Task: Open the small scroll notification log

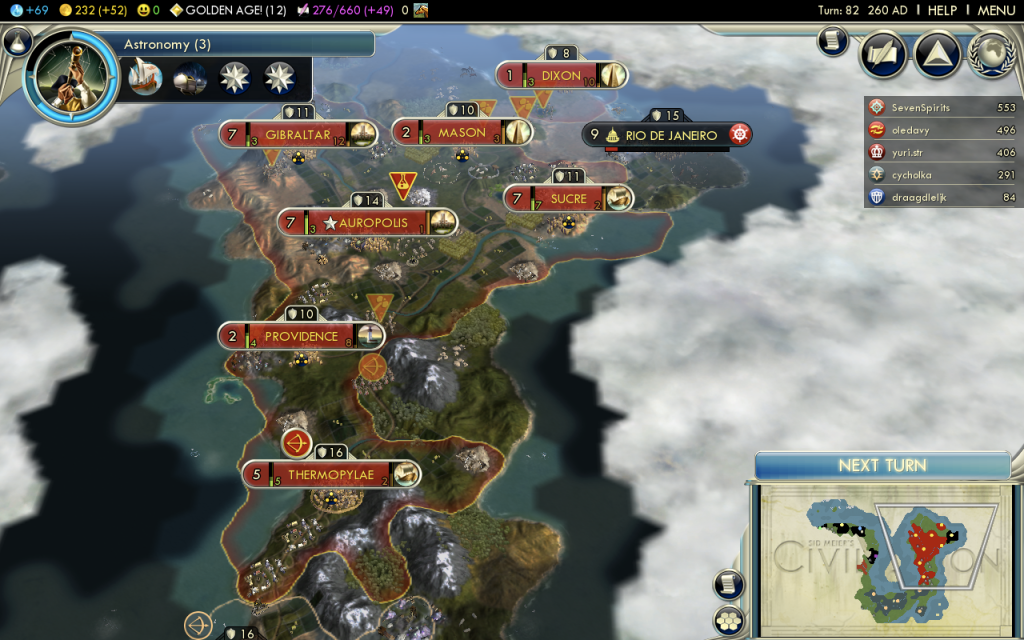Action: coord(833,41)
